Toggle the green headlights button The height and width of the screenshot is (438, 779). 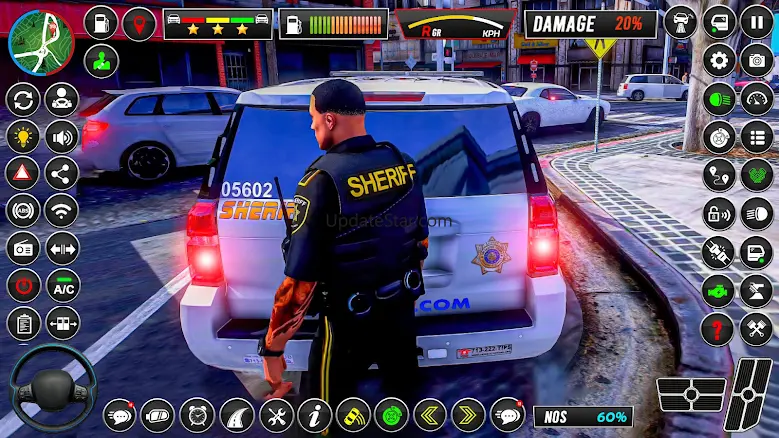click(x=718, y=99)
